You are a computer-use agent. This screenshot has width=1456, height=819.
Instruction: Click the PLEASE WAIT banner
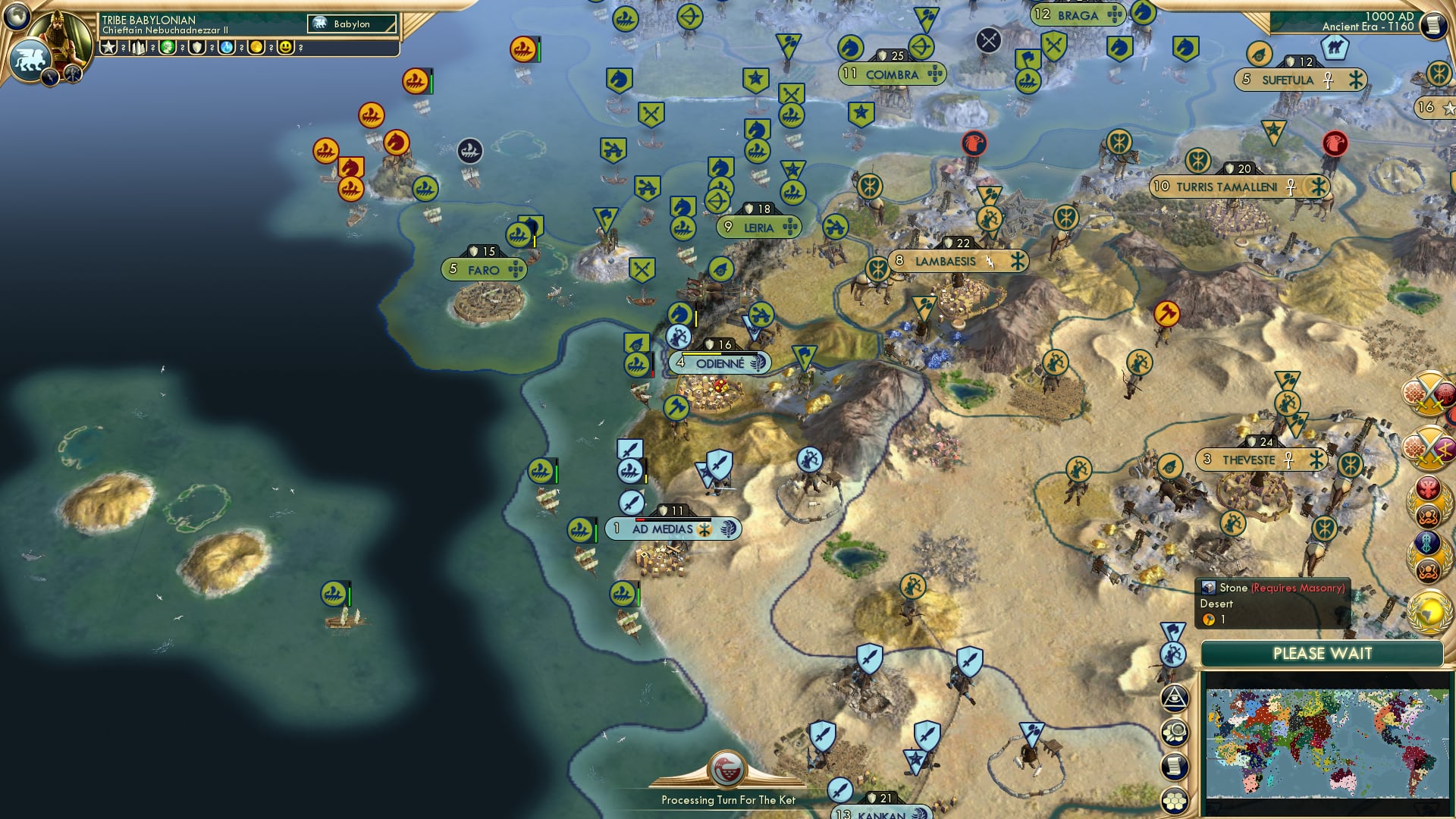click(1323, 652)
